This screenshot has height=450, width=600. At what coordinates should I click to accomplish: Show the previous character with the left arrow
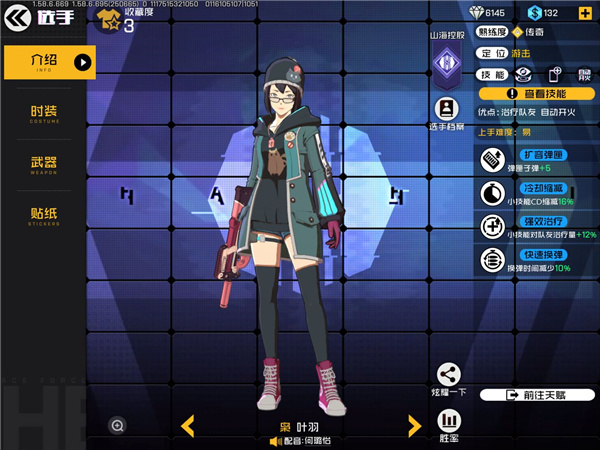pos(187,426)
